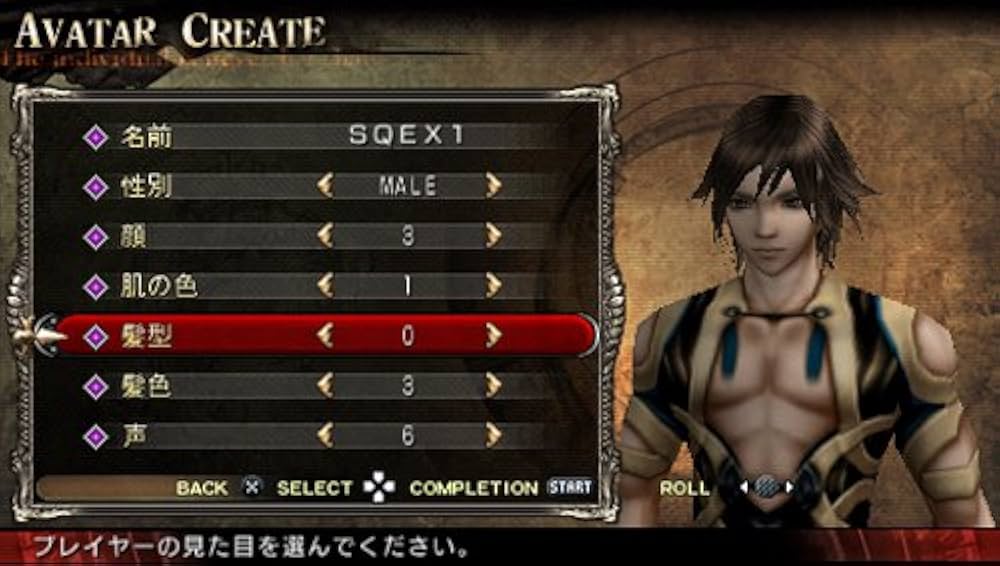This screenshot has height=566, width=1000.
Task: Decrease the 髪色 hair color value
Action: coord(324,386)
